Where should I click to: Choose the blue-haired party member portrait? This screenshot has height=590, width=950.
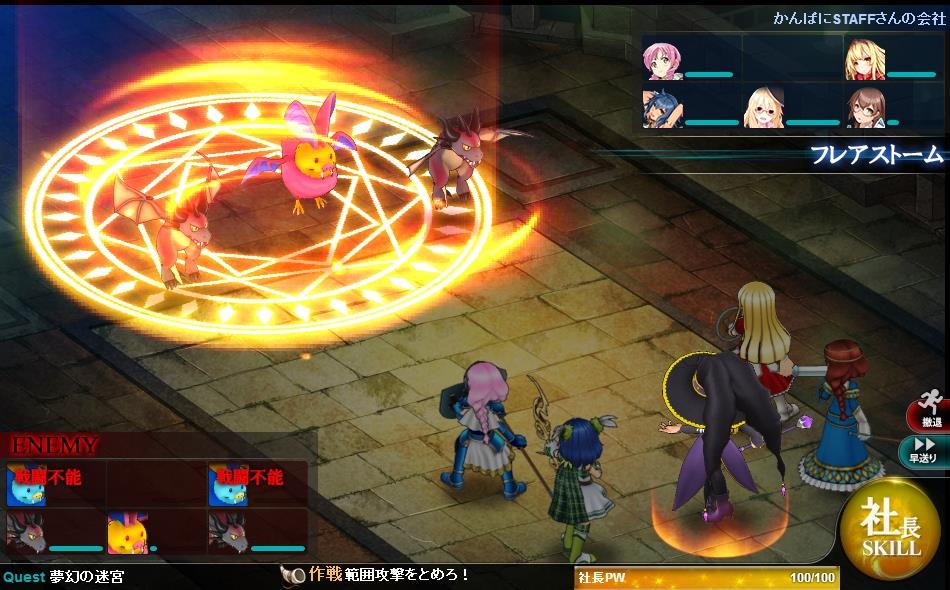[660, 107]
